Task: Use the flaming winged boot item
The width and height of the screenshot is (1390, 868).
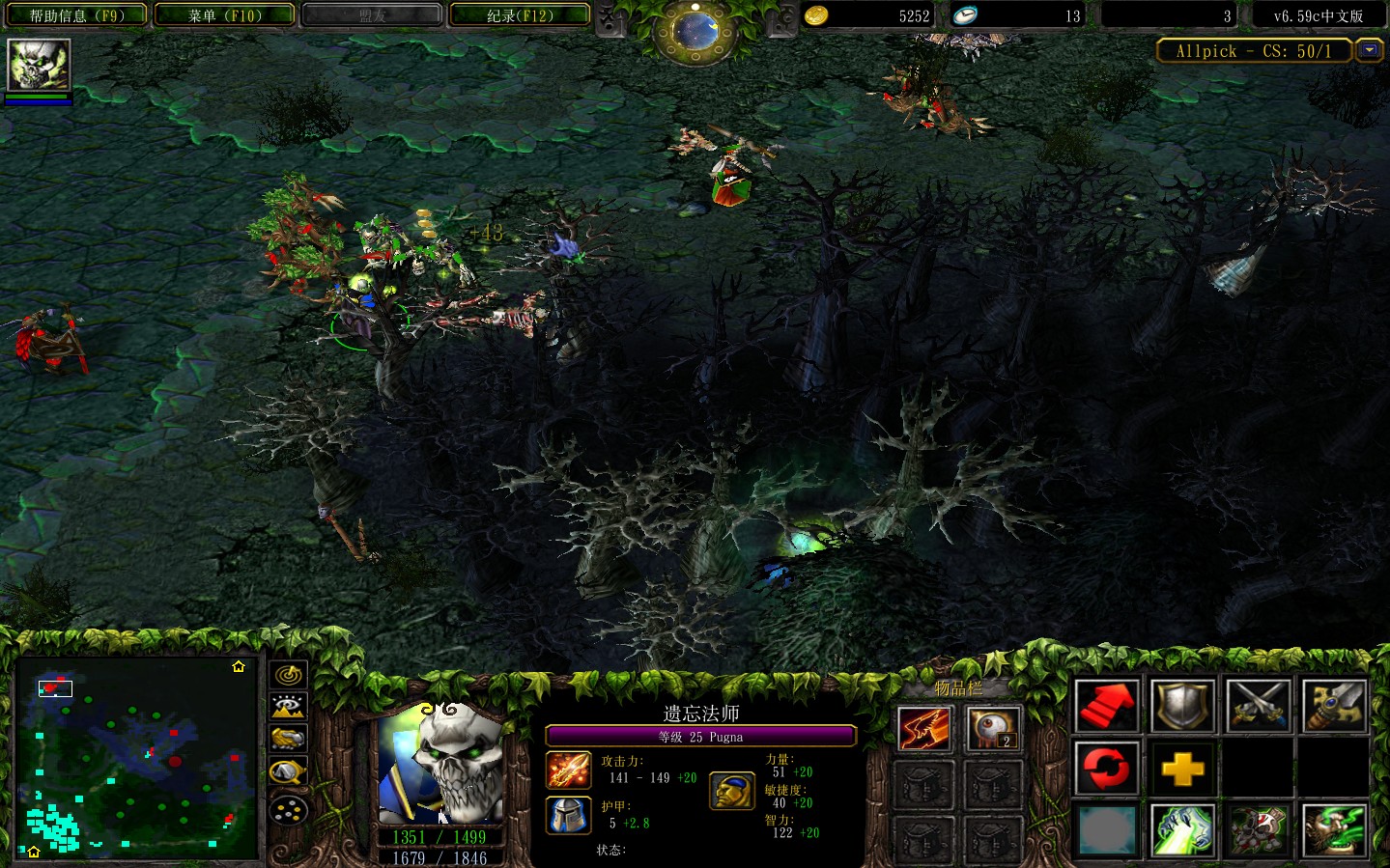Action: 924,729
